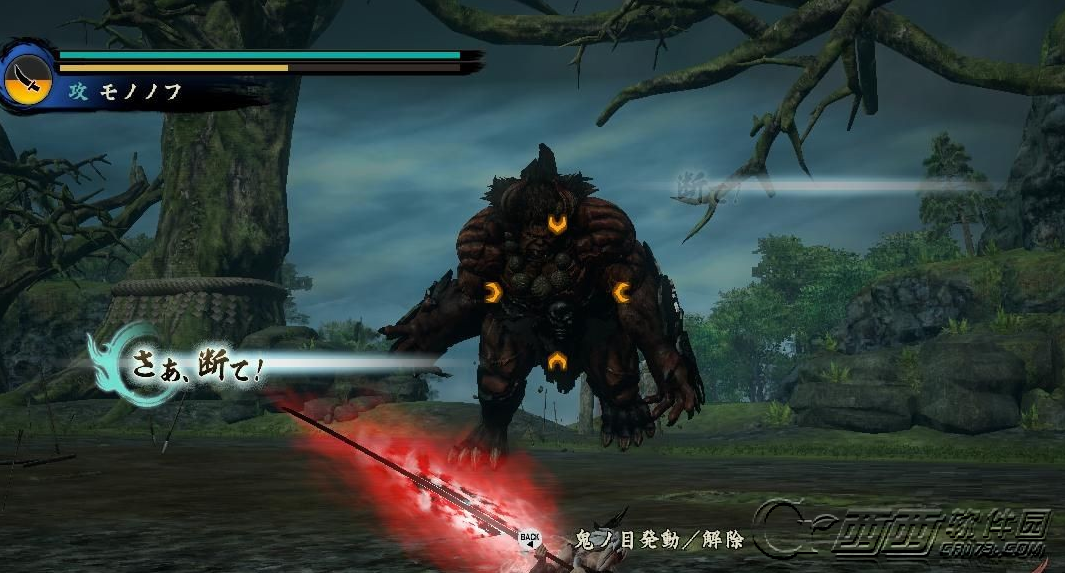Target the orange marker on the oni's legs

556,362
